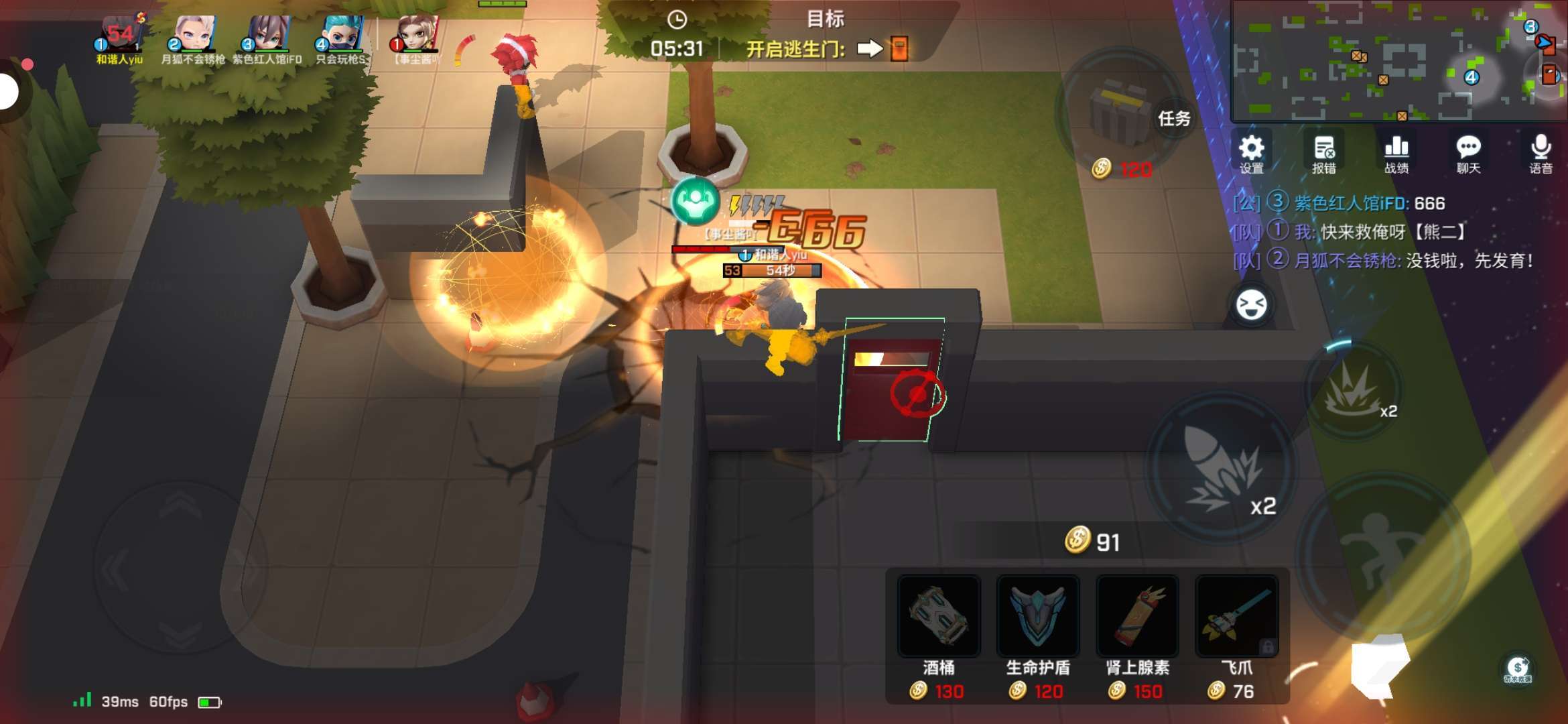Viewport: 1568px width, 724px height.
Task: Open the 报错 bug report button
Action: 1323,154
